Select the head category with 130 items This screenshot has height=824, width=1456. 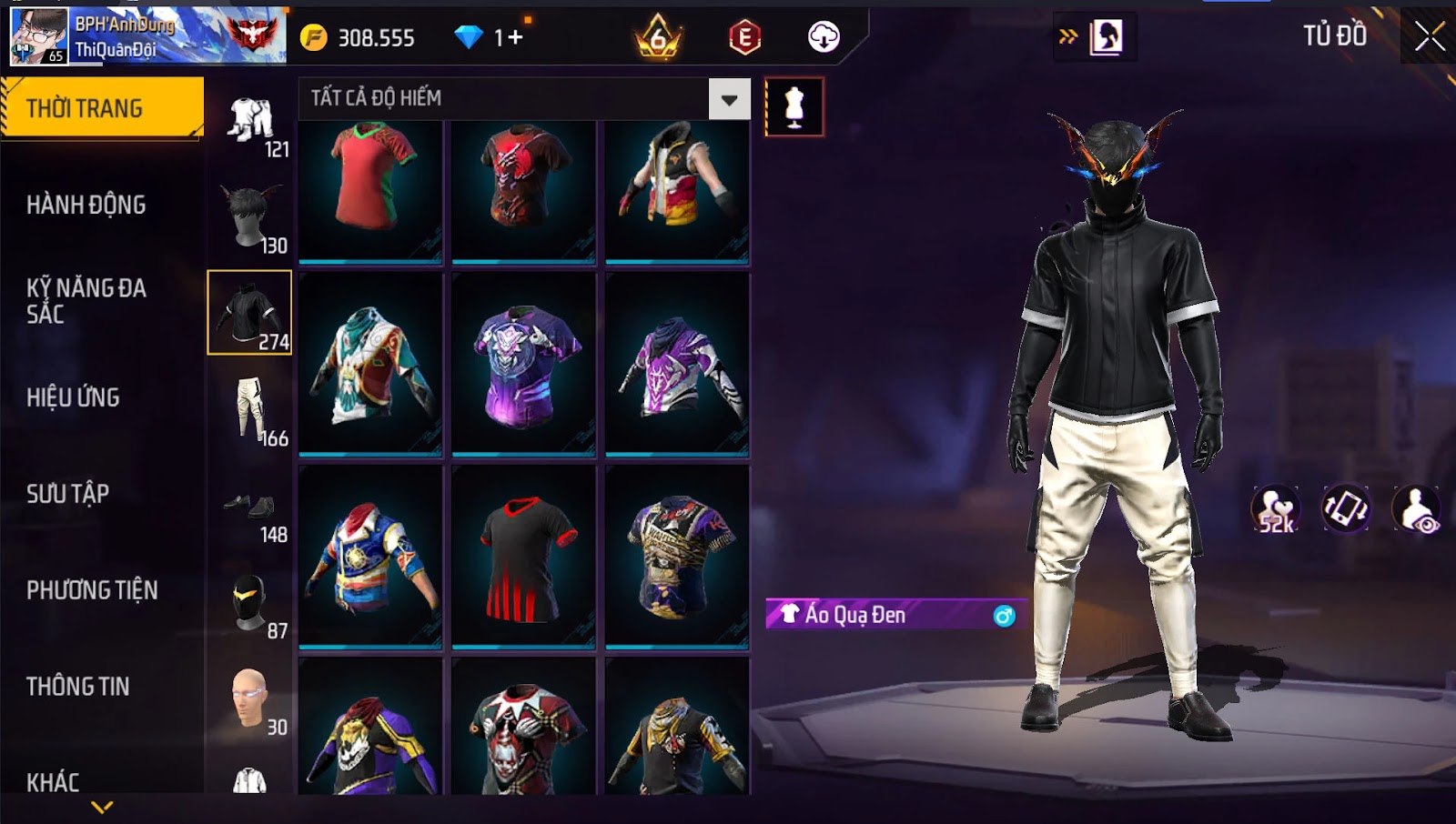[x=250, y=216]
